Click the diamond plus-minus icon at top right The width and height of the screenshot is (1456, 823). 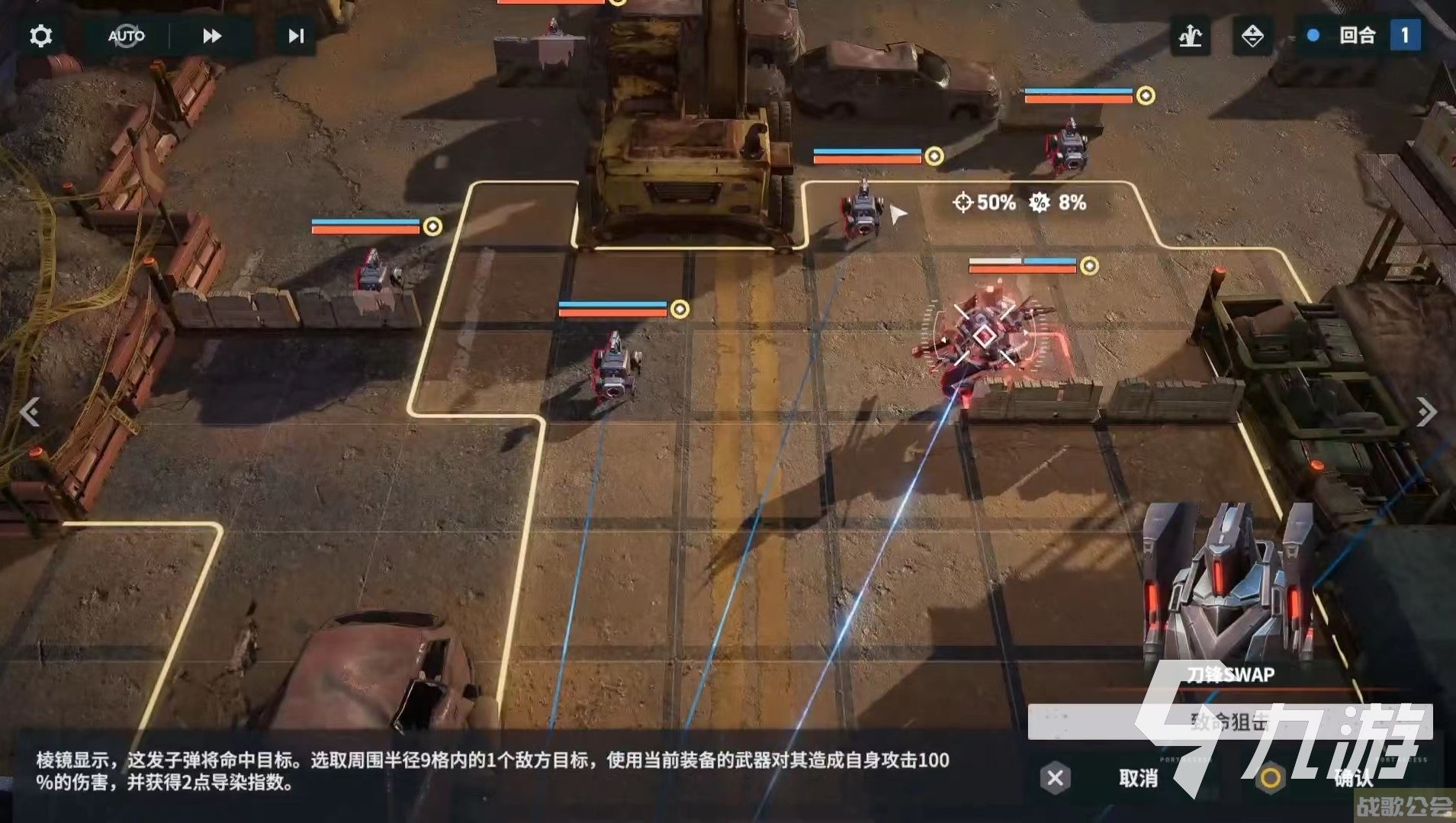pyautogui.click(x=1252, y=36)
